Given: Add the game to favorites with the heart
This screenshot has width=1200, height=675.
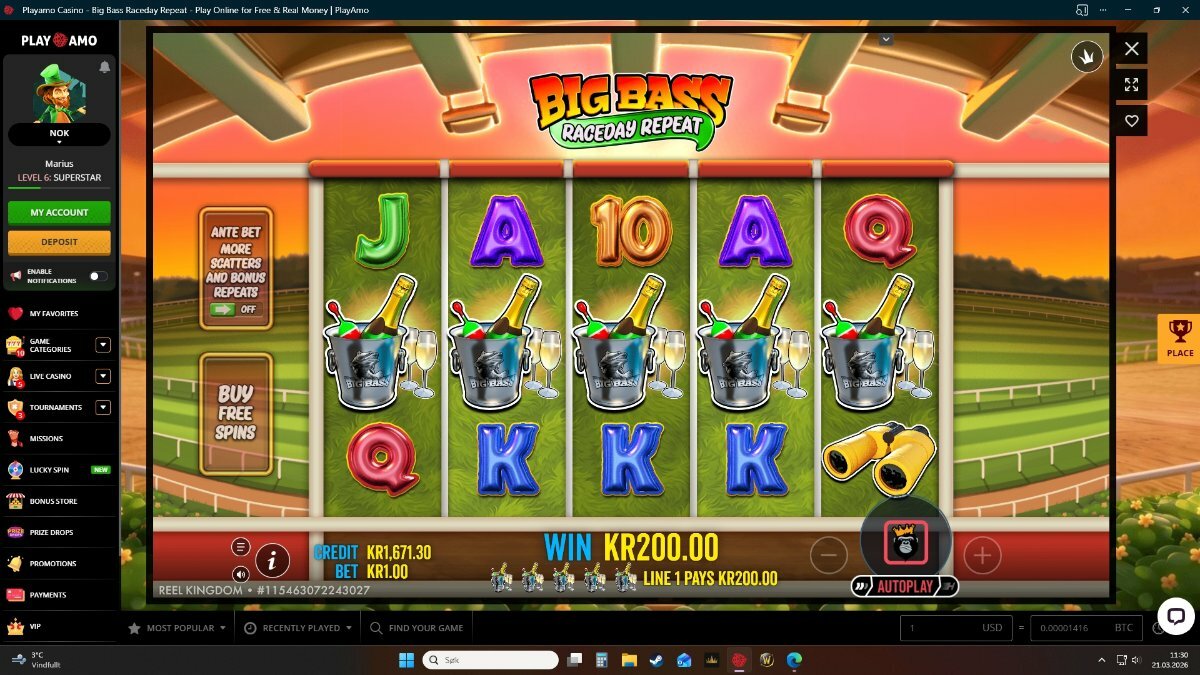Looking at the screenshot, I should (1131, 121).
